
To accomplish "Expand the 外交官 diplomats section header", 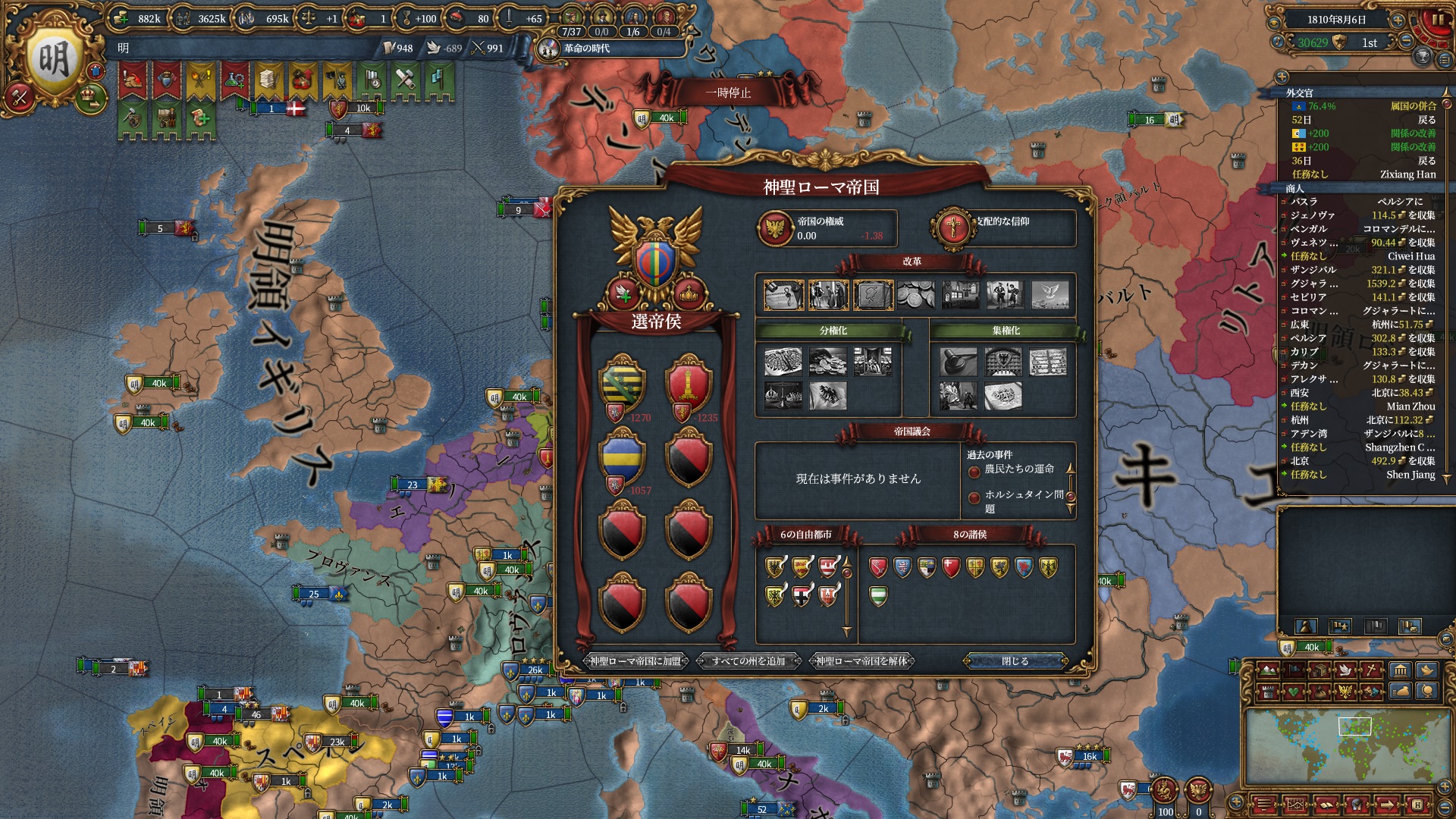I will click(x=1300, y=93).
